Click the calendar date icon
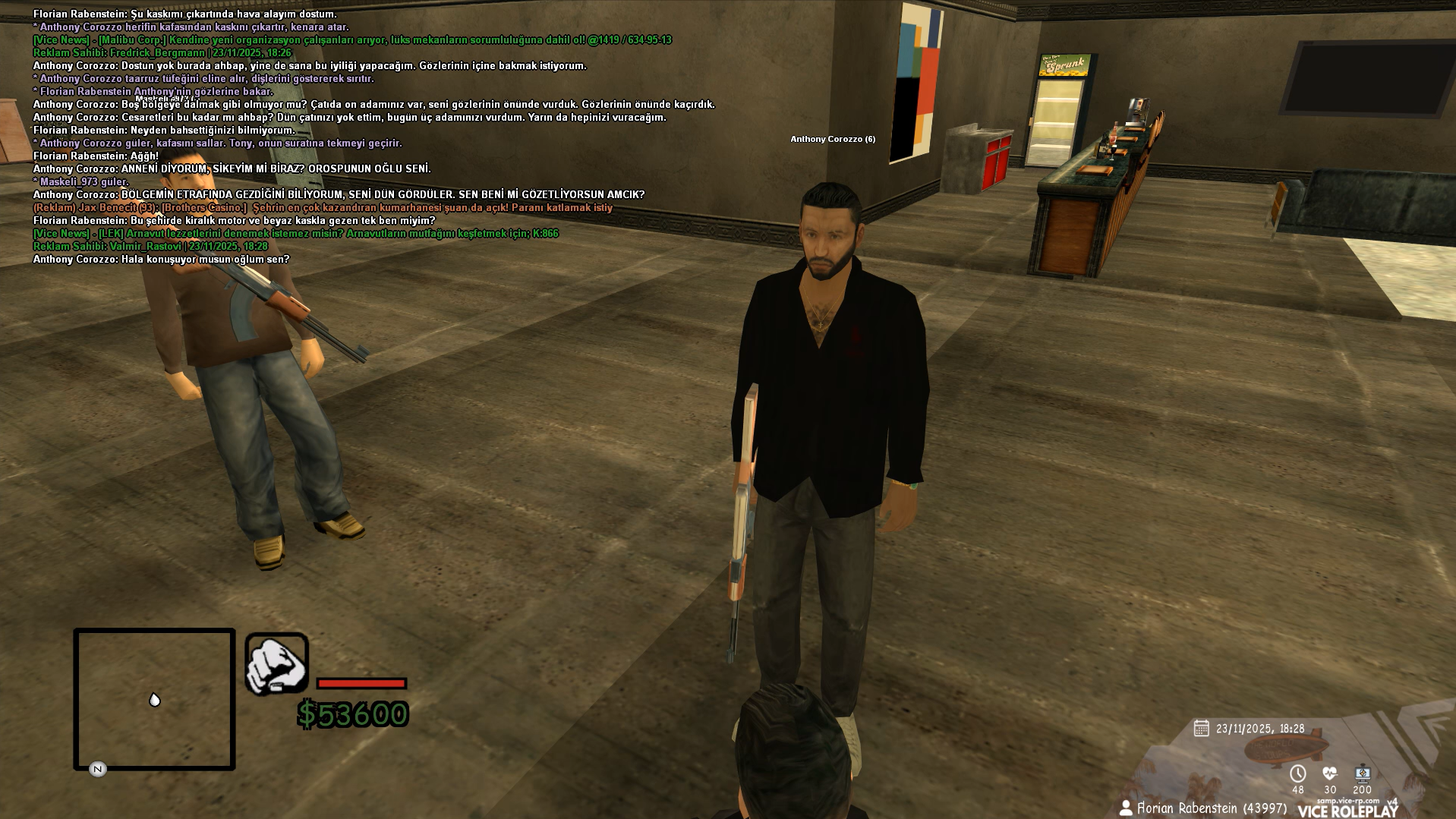This screenshot has height=819, width=1456. [1201, 729]
